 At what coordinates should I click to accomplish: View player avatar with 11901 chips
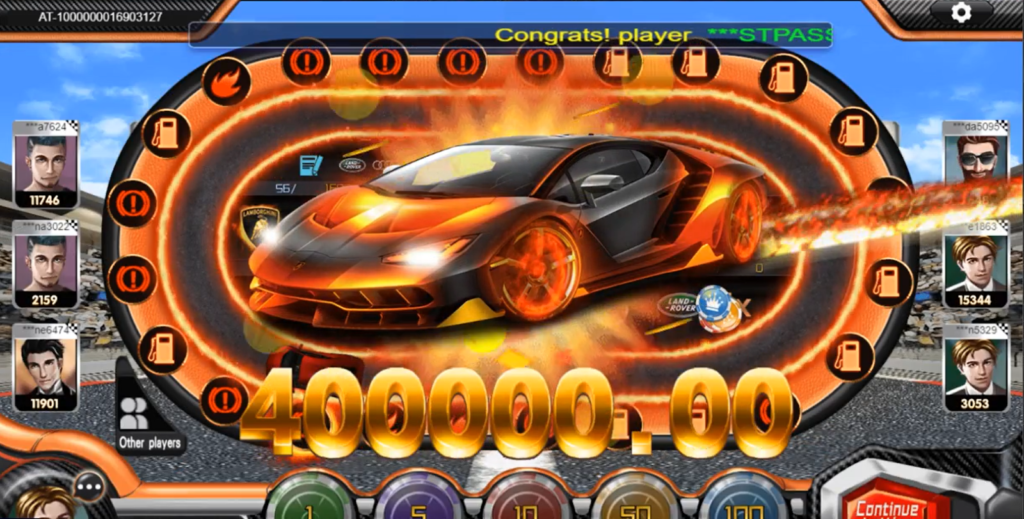(x=45, y=367)
